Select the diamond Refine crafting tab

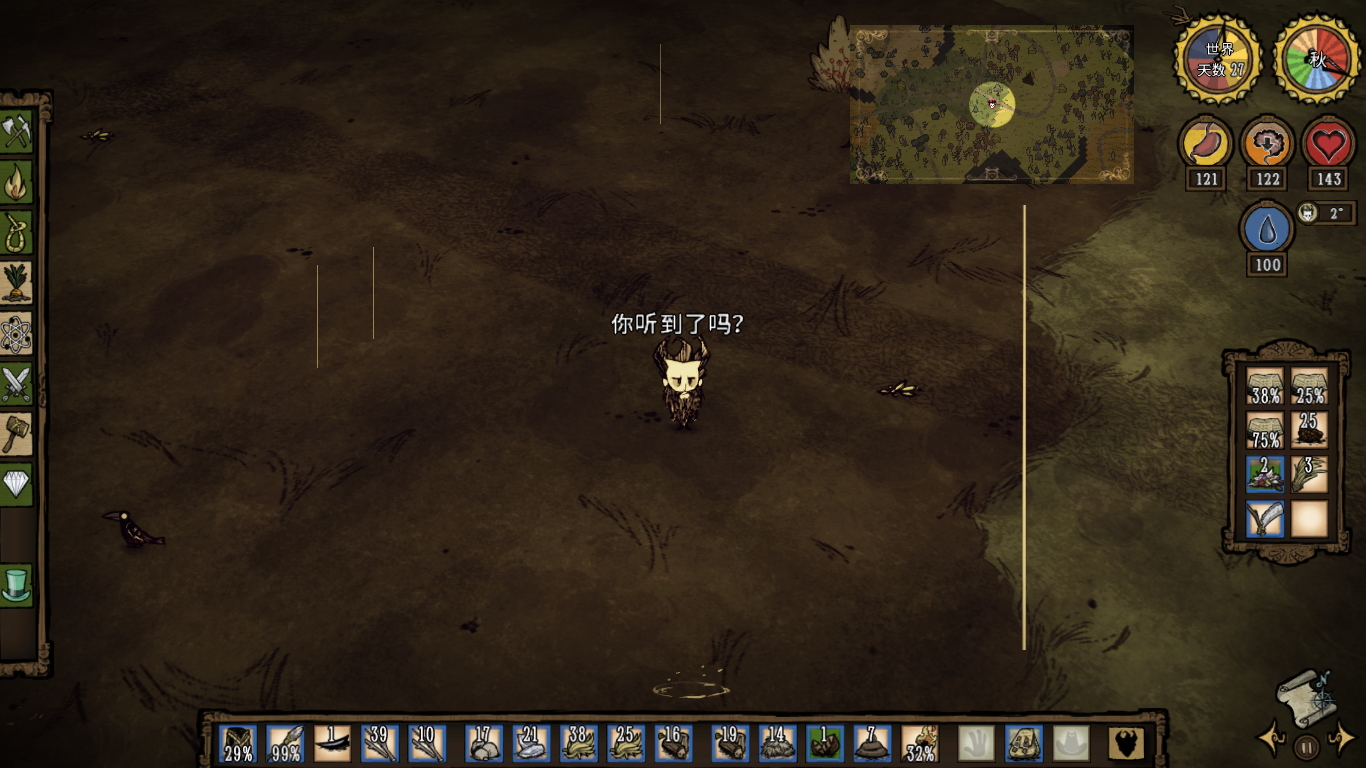click(17, 485)
